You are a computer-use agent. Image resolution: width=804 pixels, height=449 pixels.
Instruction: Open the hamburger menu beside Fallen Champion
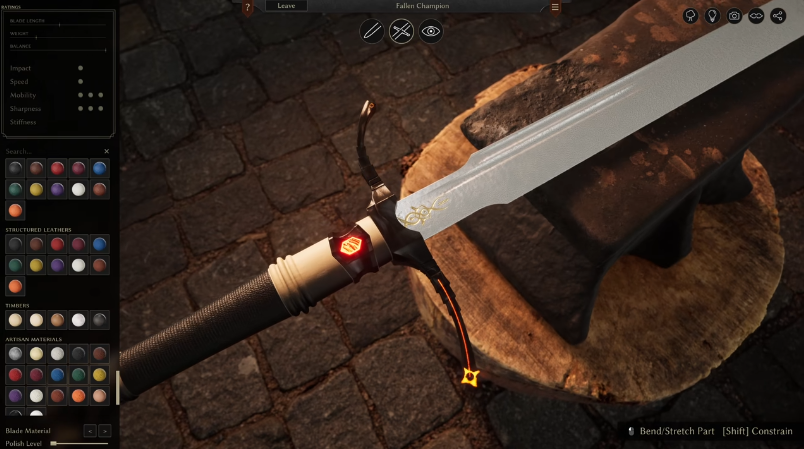555,7
